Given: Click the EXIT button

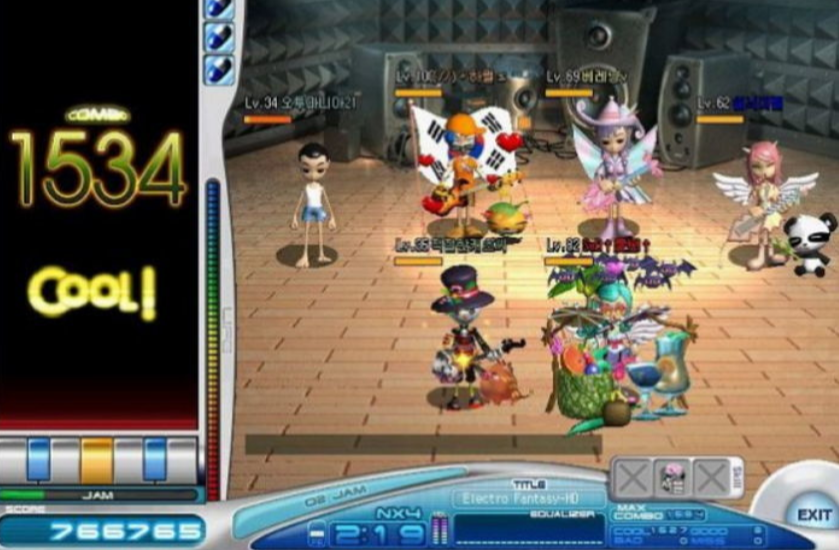Looking at the screenshot, I should pyautogui.click(x=813, y=514).
